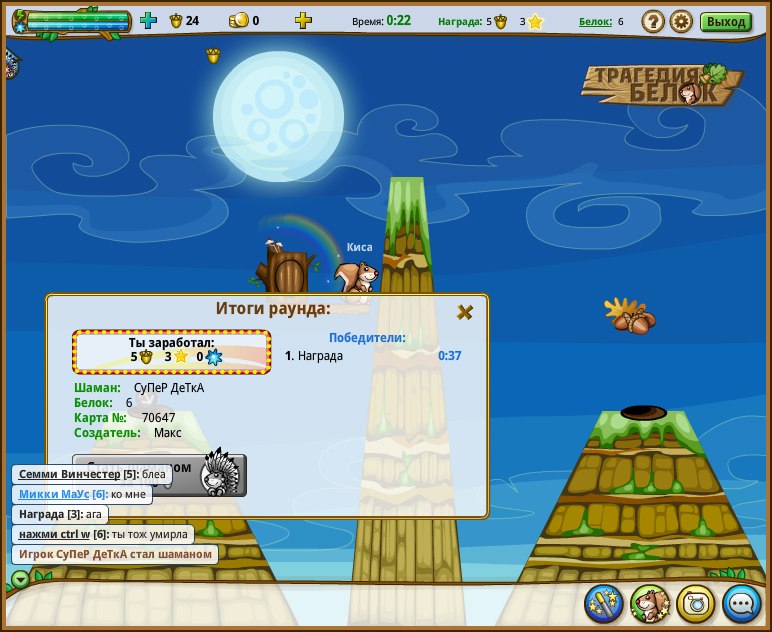Close the round results window
The width and height of the screenshot is (772, 632).
pyautogui.click(x=465, y=312)
